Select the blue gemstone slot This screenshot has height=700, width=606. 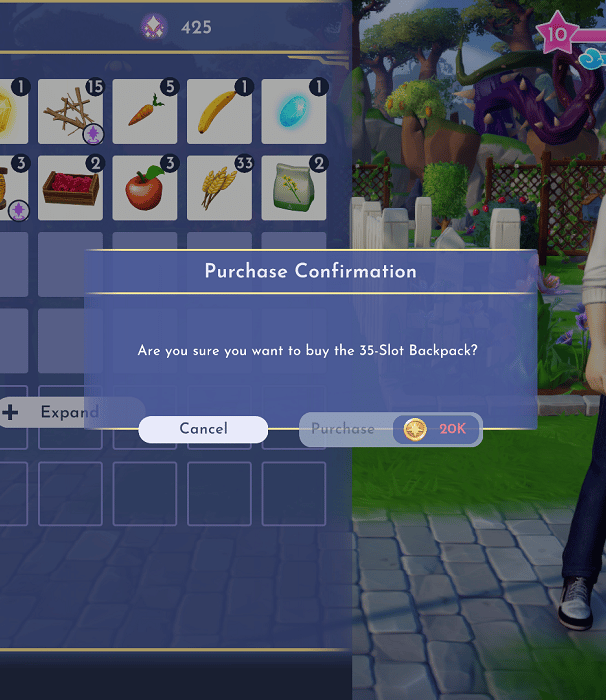click(294, 112)
